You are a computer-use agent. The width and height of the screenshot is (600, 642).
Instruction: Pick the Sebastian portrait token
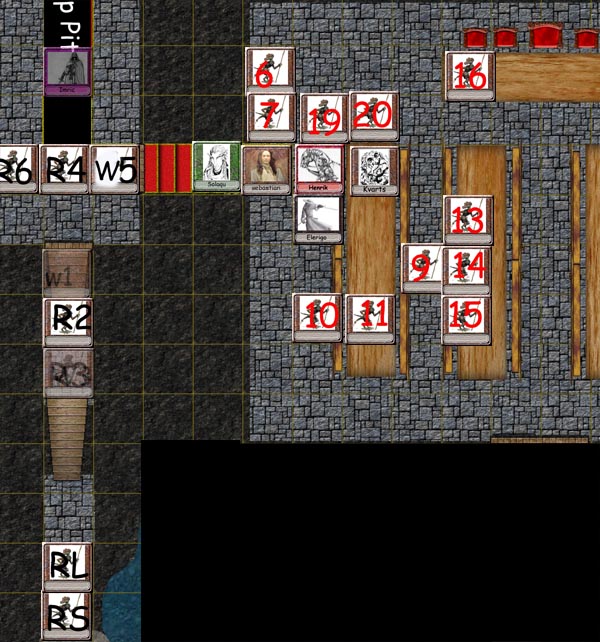267,168
